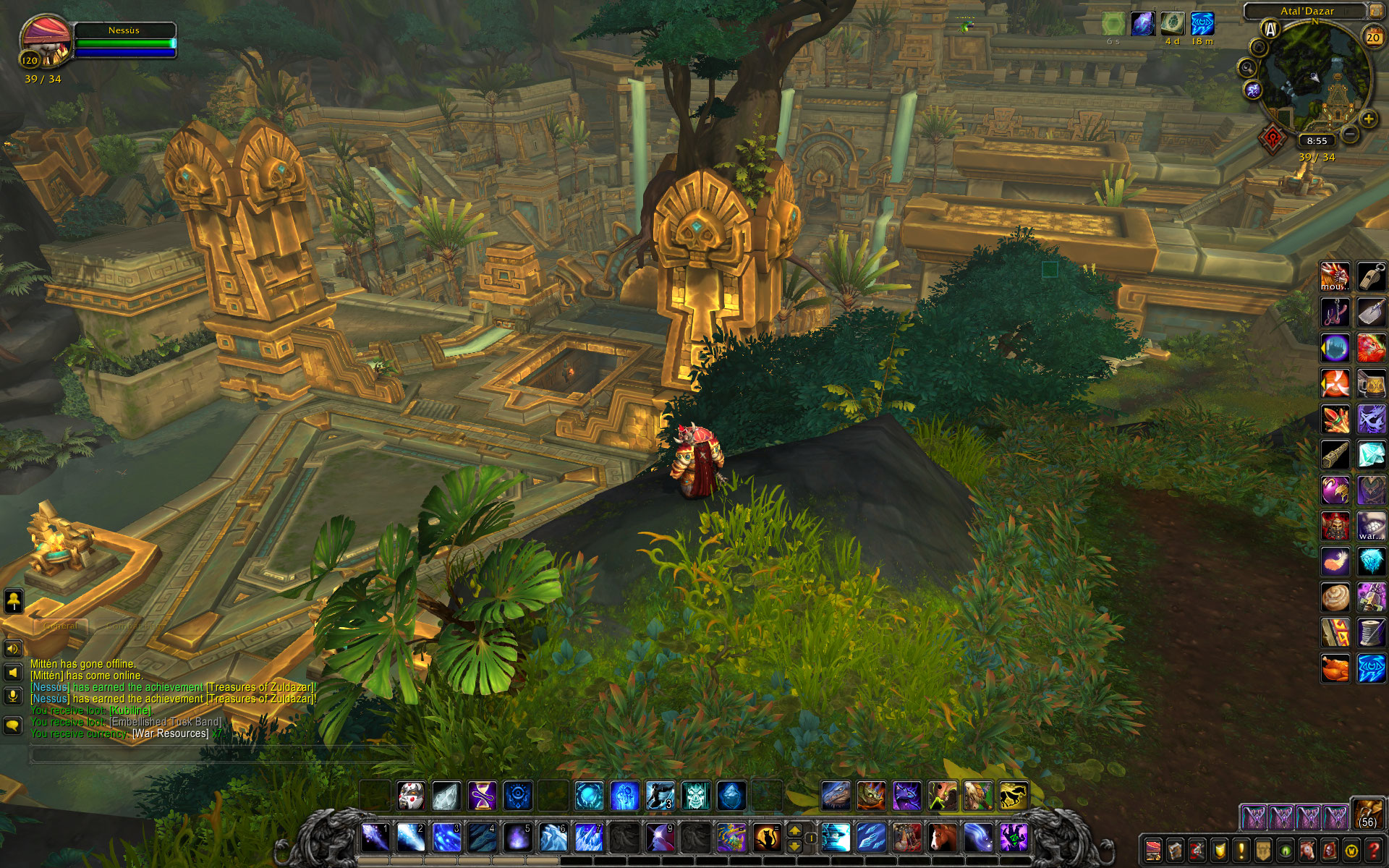Open the mount collections horse head button
Image resolution: width=1389 pixels, height=868 pixels.
tap(1307, 849)
